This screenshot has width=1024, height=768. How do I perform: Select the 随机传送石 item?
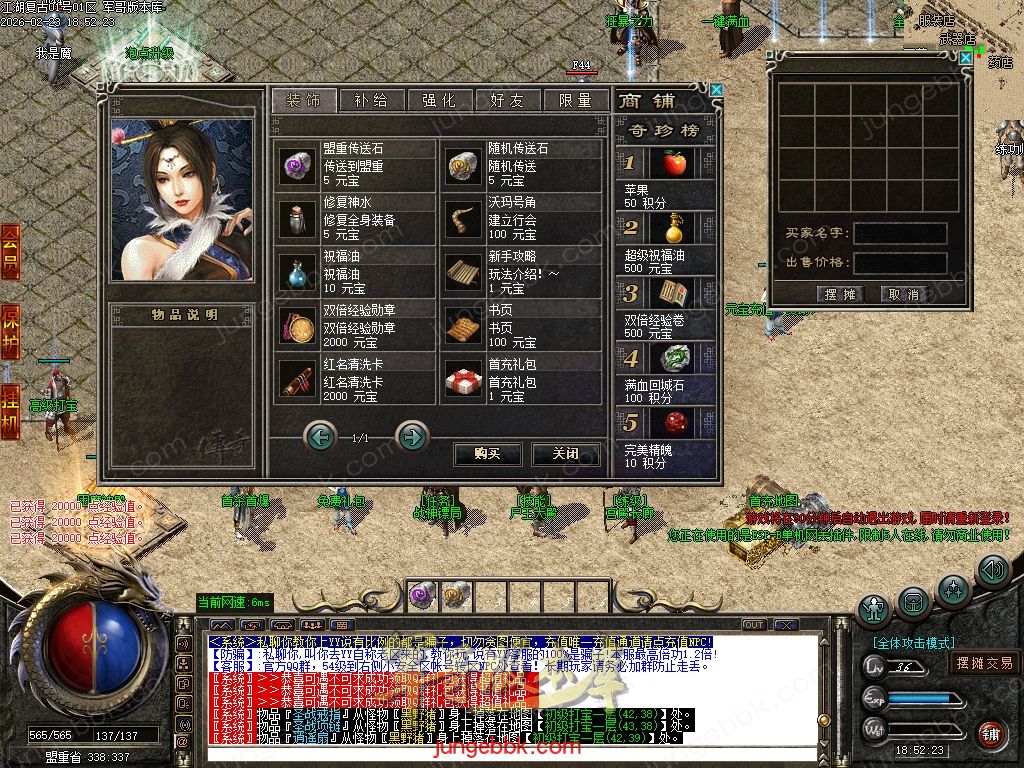[461, 164]
